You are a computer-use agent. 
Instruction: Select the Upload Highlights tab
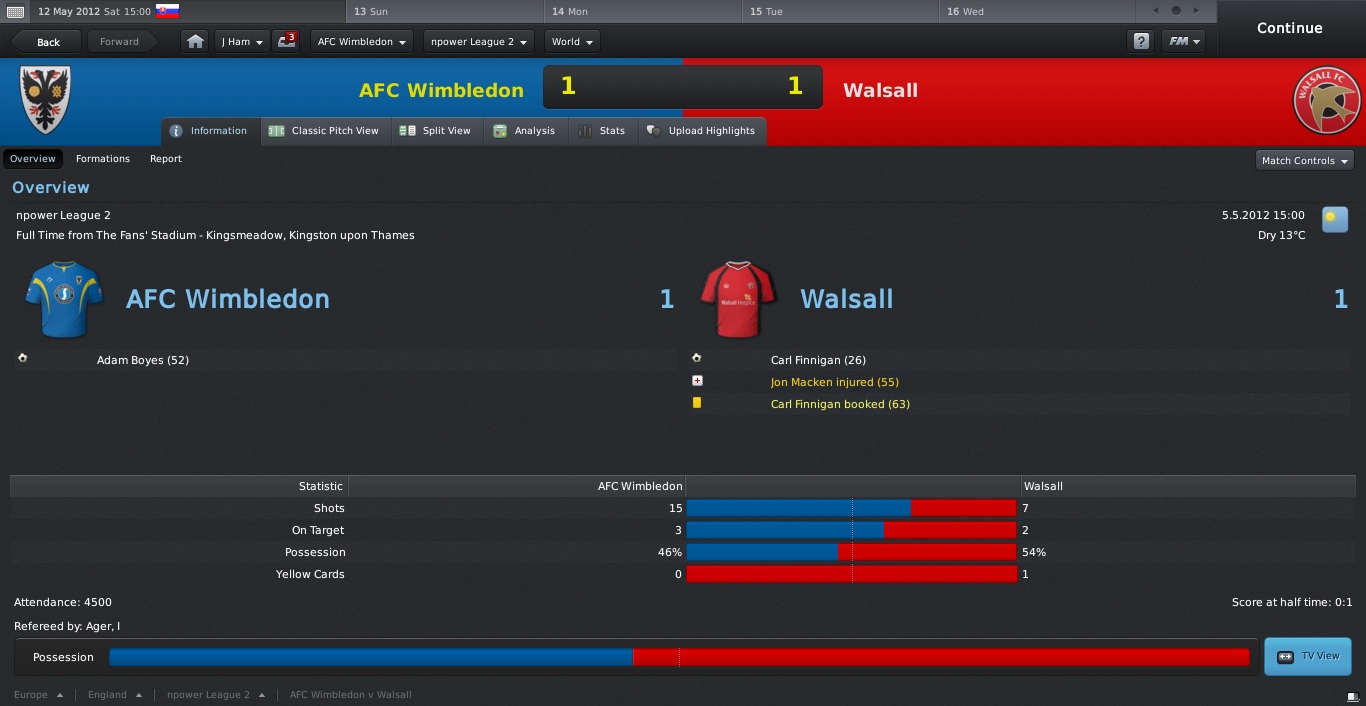coord(701,131)
